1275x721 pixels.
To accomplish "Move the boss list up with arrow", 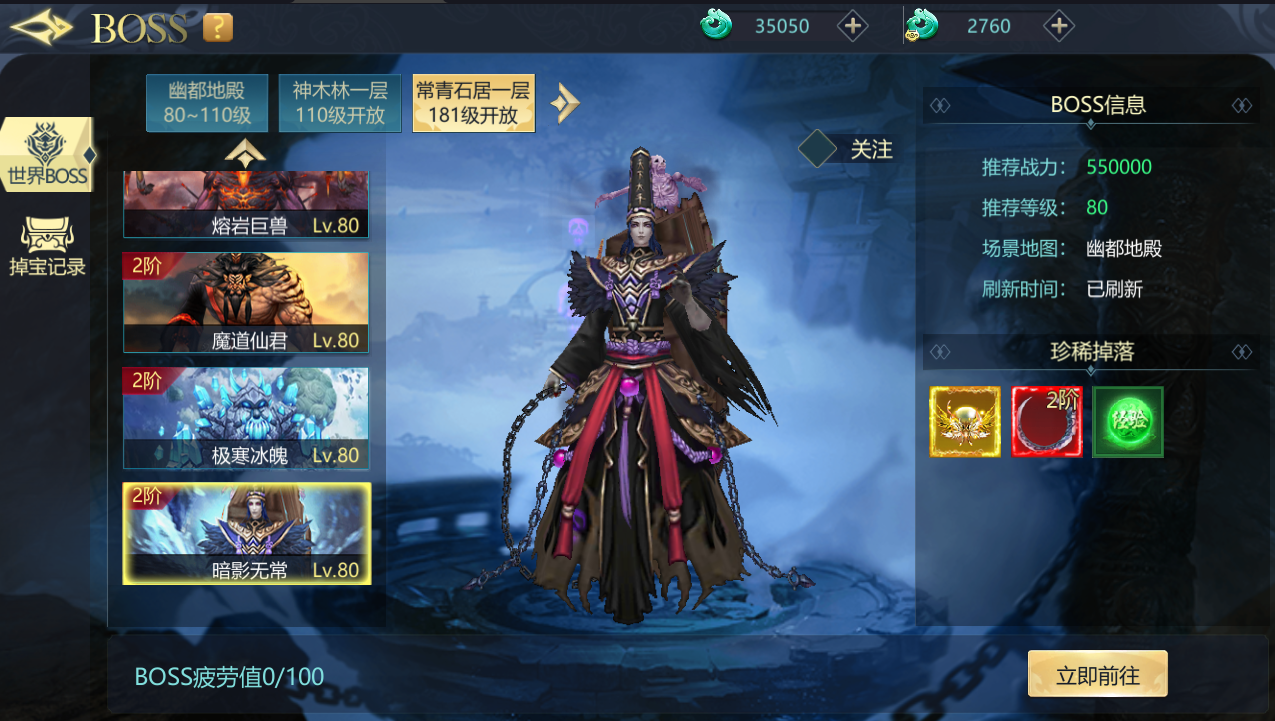I will coord(245,153).
